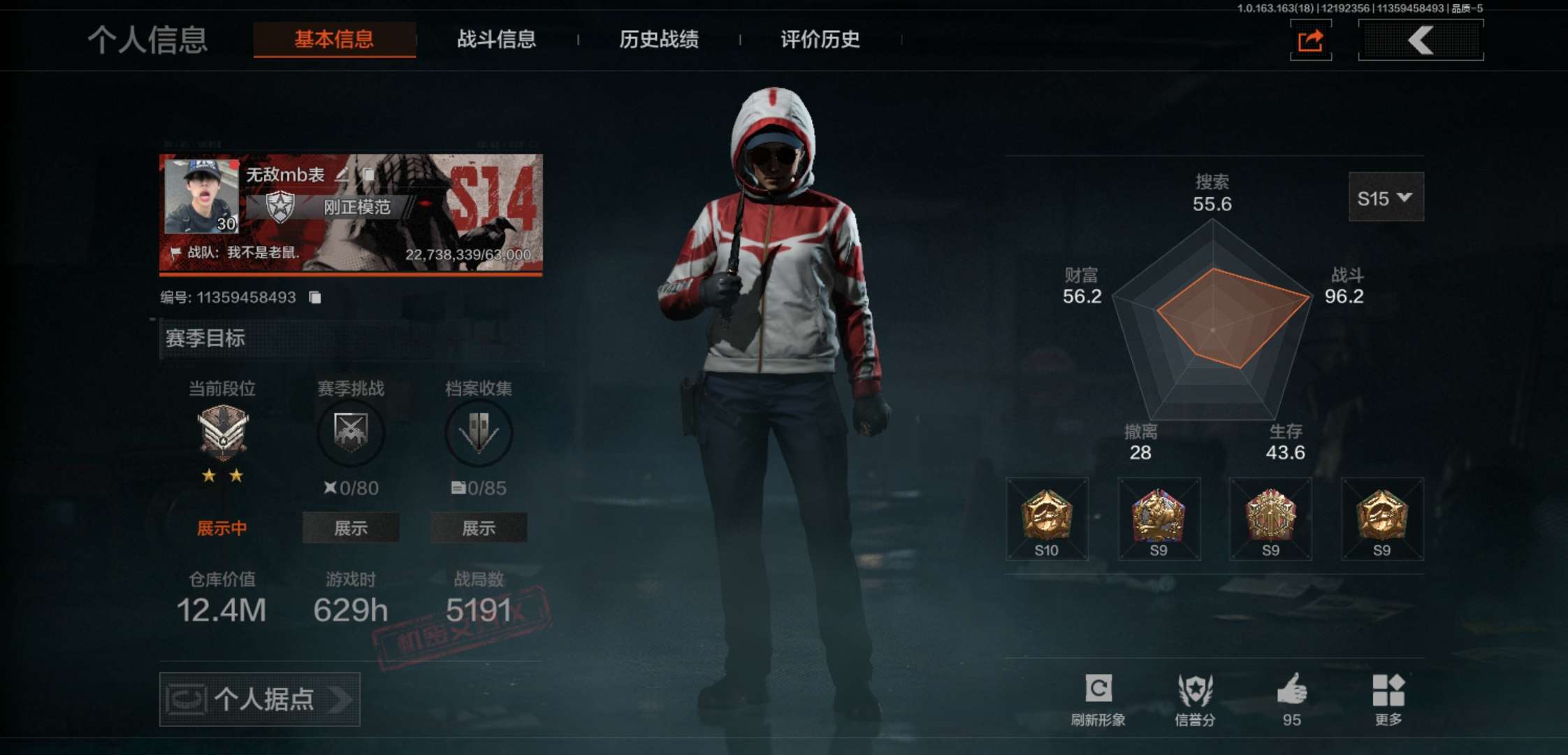Viewport: 1568px width, 755px height.
Task: Open the S15 season dropdown
Action: (1386, 197)
